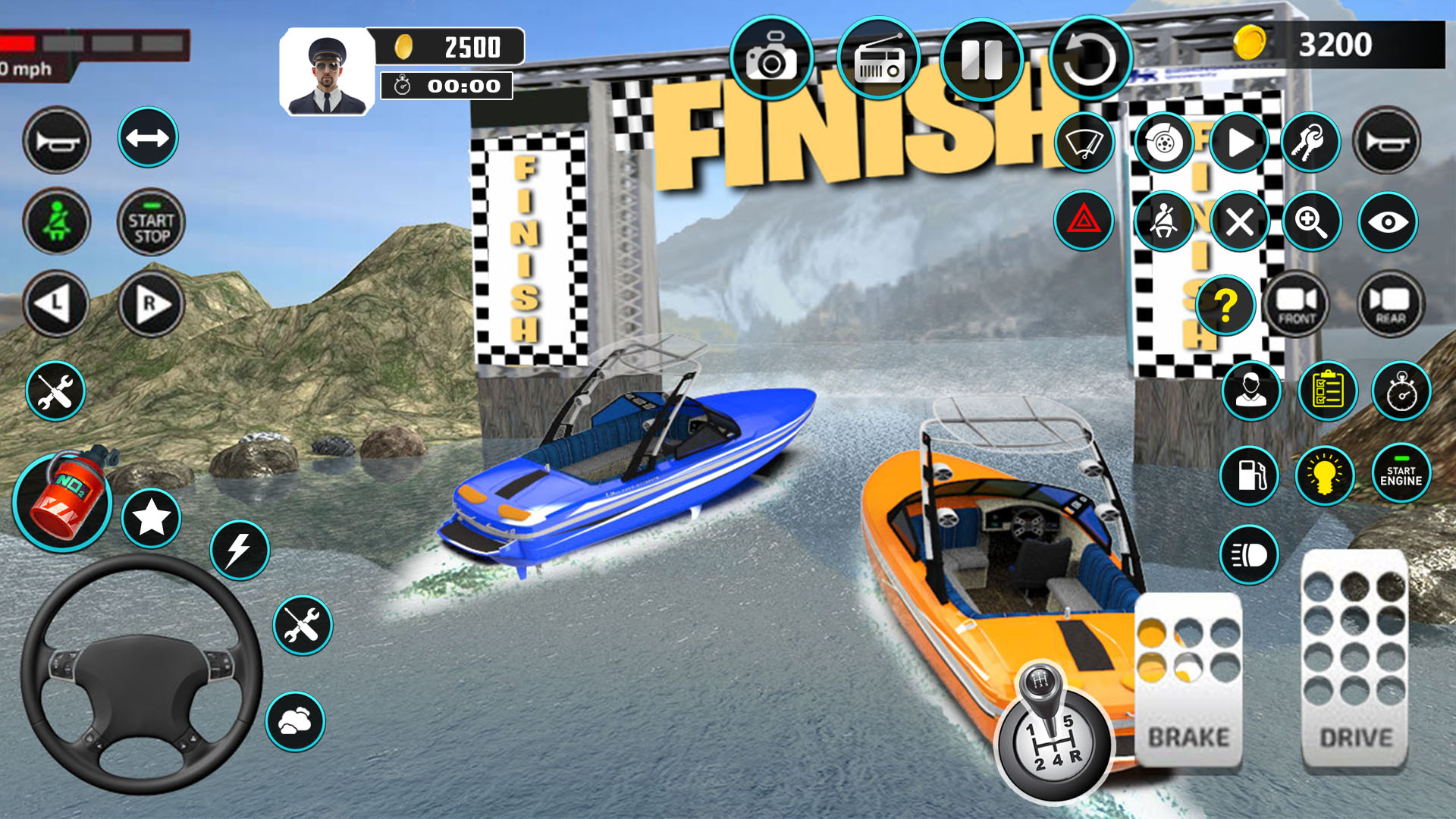Turn on the red hazard warning triangle
This screenshot has width=1456, height=819.
[1084, 221]
